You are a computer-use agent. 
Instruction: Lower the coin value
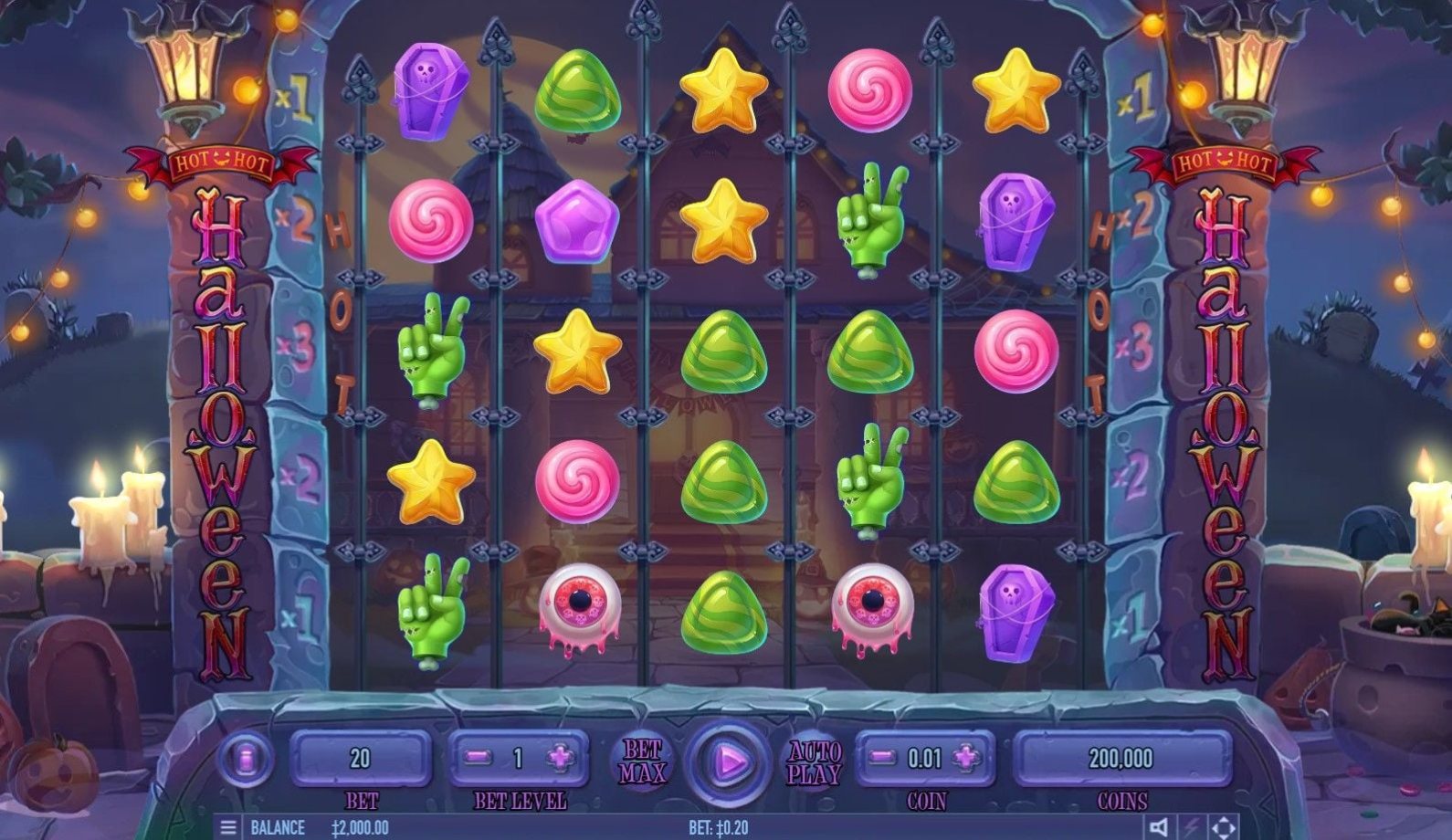point(882,758)
